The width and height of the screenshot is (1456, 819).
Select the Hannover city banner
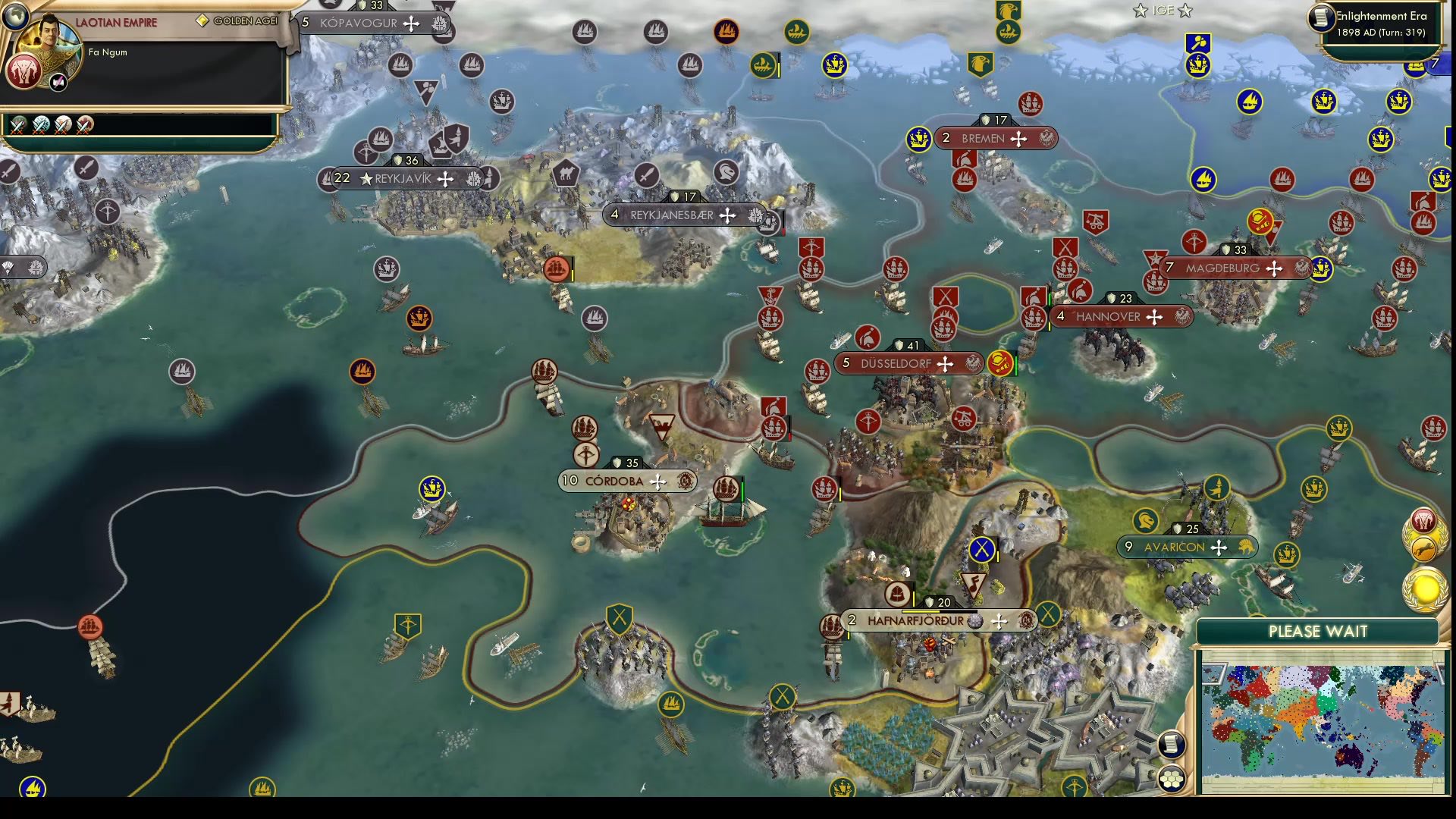[x=1122, y=317]
